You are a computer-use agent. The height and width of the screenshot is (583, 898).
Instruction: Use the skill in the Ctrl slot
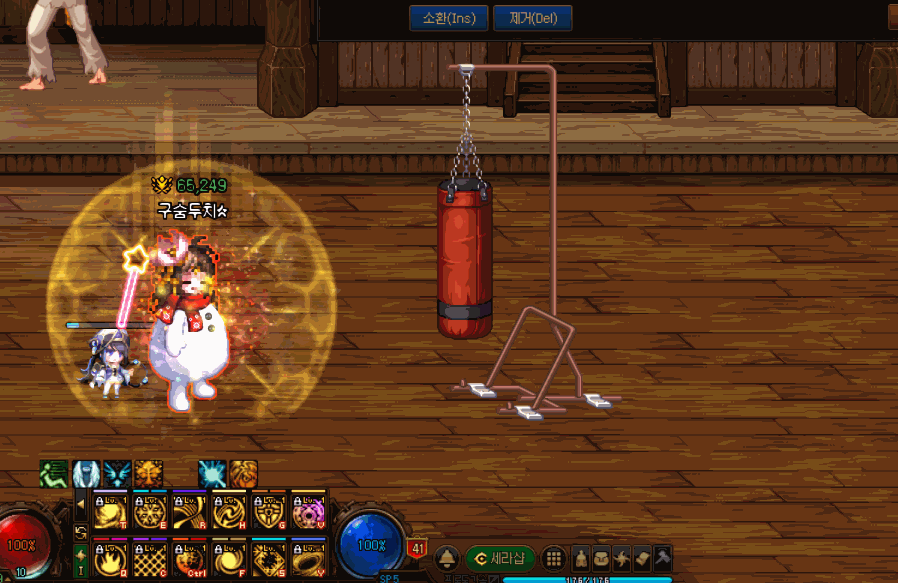coord(189,557)
